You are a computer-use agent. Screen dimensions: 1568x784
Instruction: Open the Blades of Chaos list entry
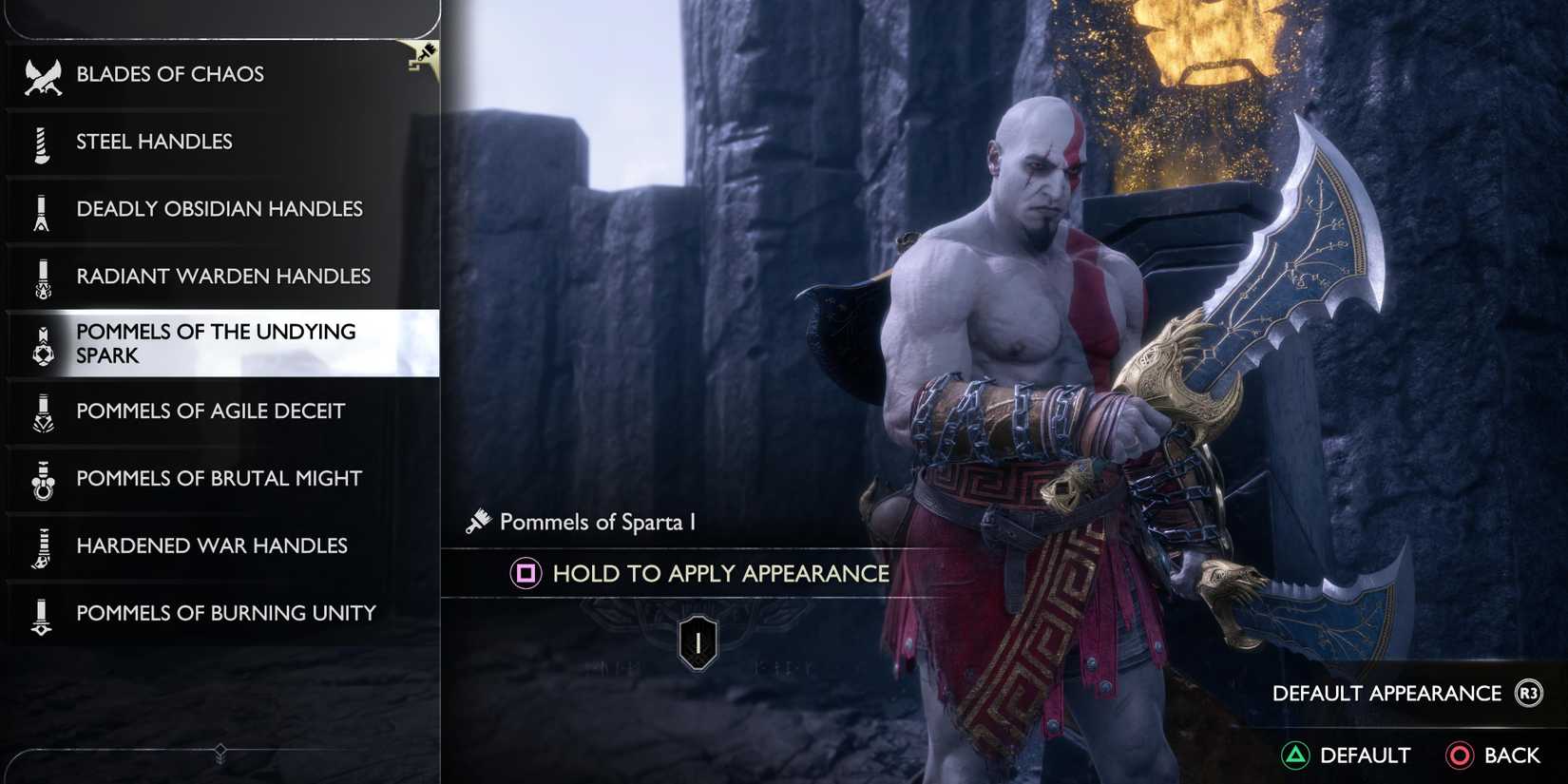(x=169, y=72)
